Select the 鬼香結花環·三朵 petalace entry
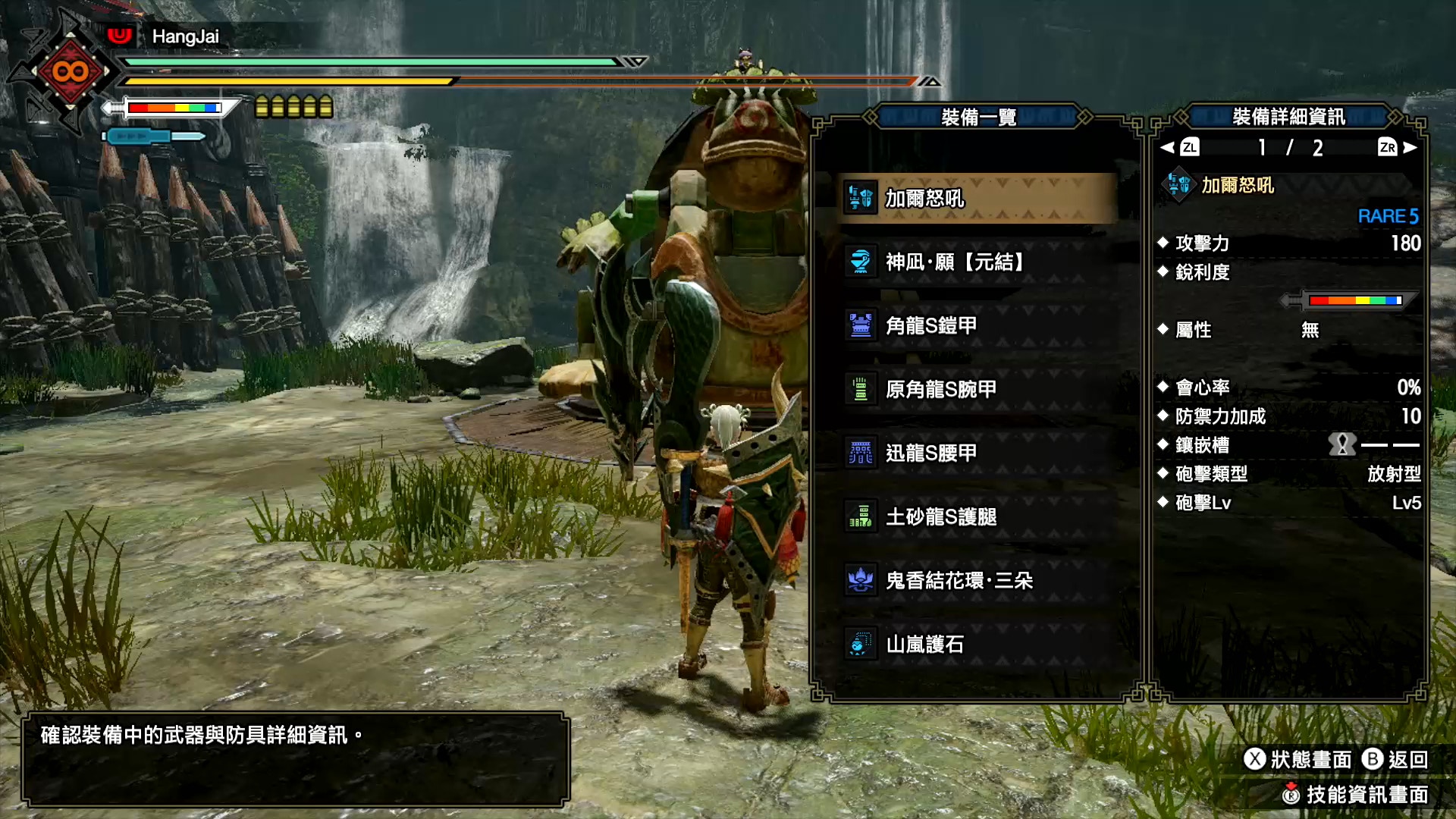 977,581
